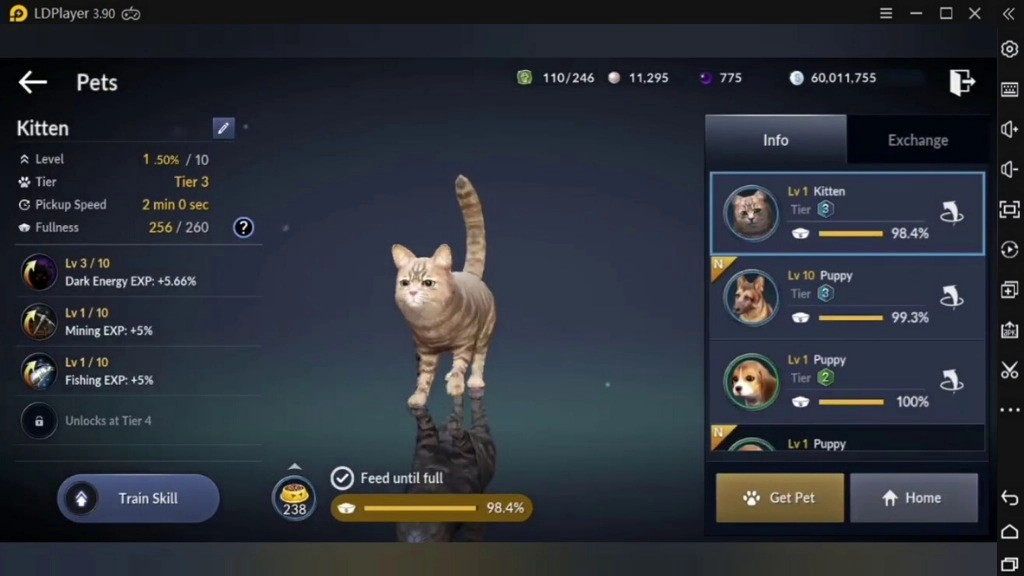Screen dimensions: 1024x576
Task: Open LDPlayer settings gear icon
Action: (1009, 49)
